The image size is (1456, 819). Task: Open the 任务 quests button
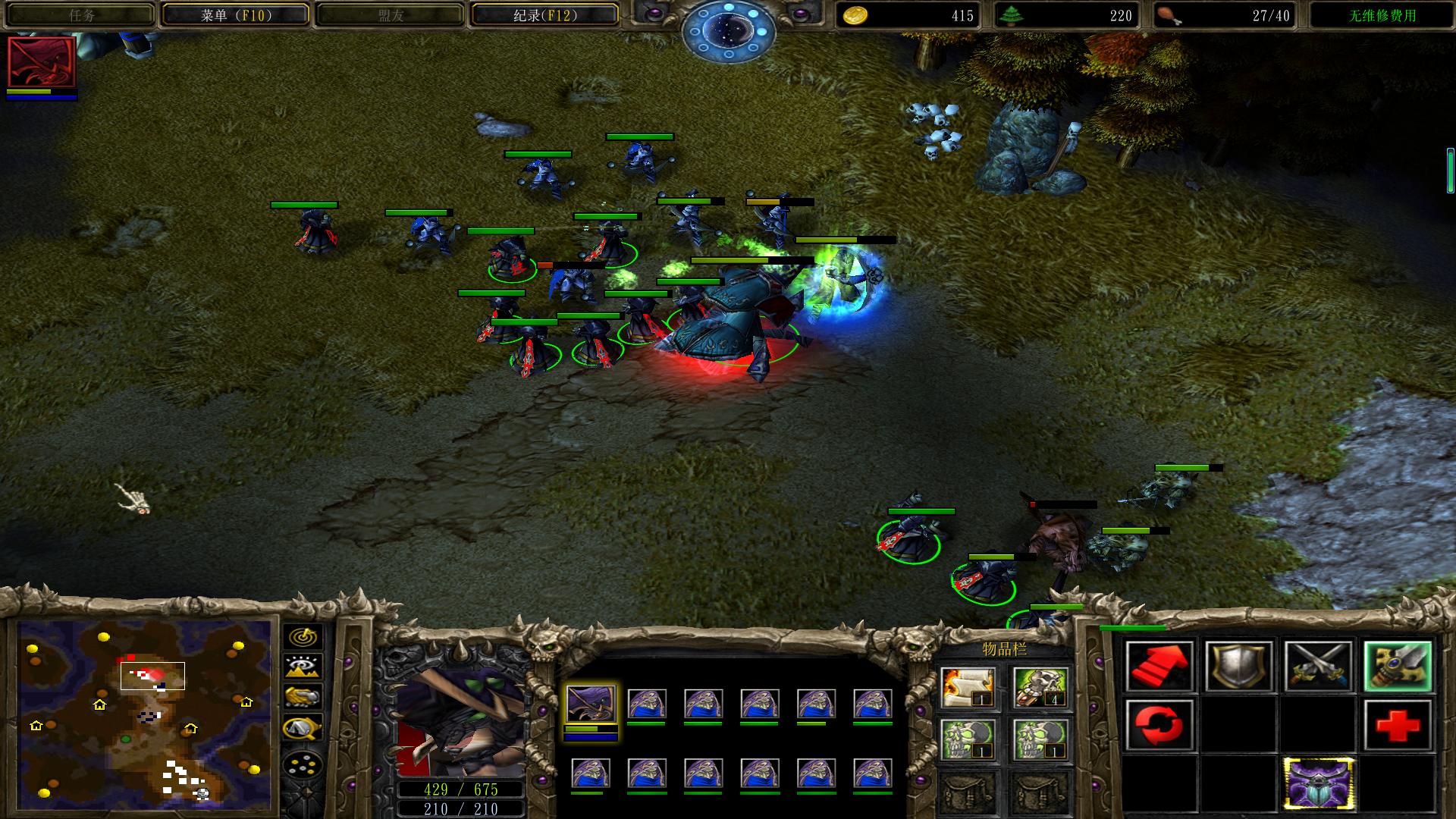[81, 15]
